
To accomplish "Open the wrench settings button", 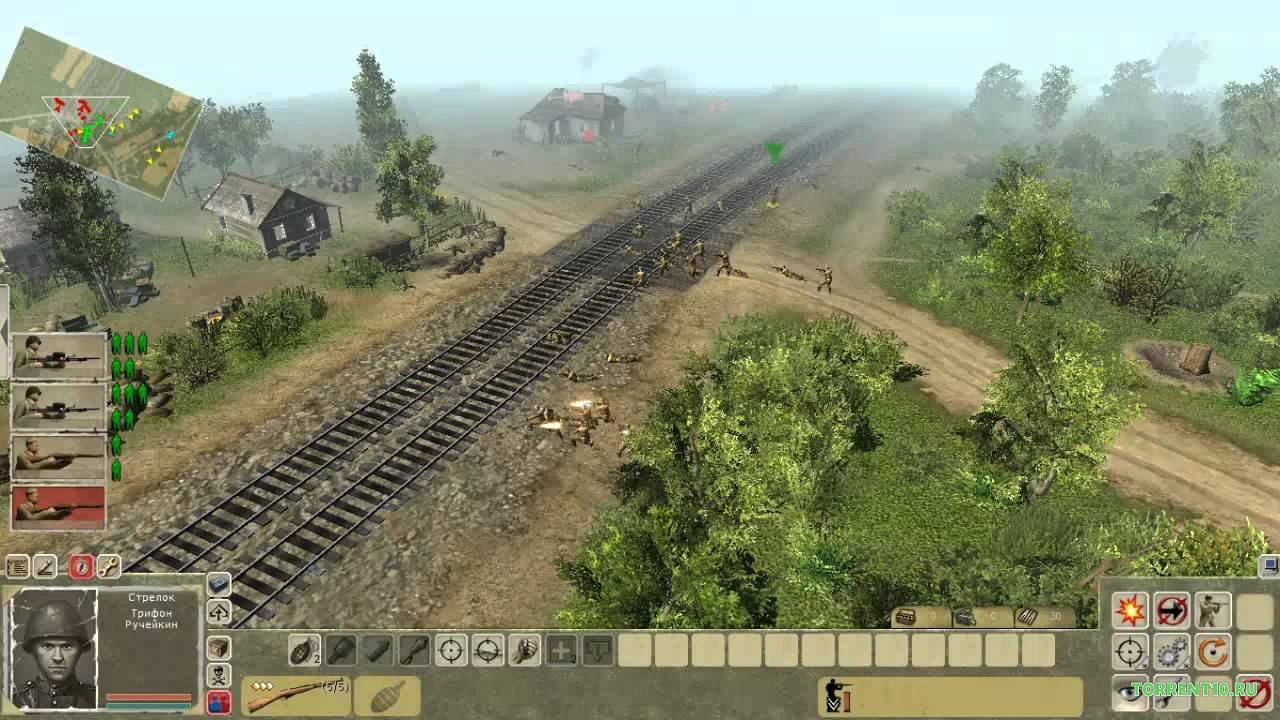I will [108, 567].
